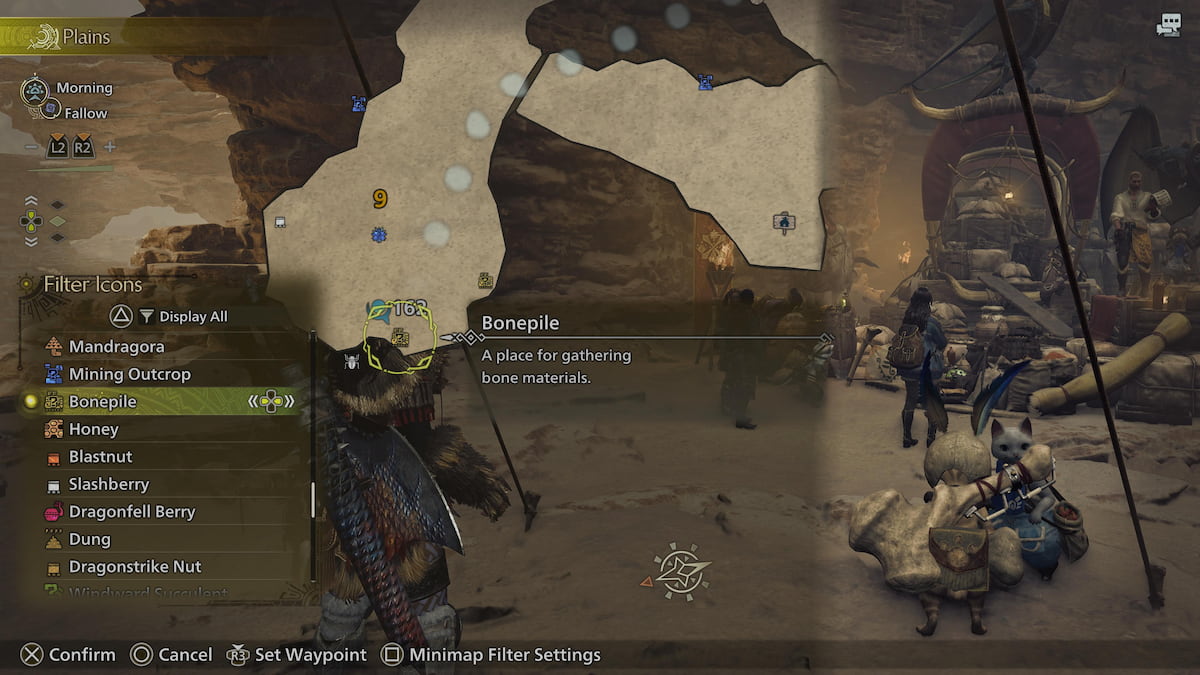Choose the Slashberry filter

(x=108, y=484)
